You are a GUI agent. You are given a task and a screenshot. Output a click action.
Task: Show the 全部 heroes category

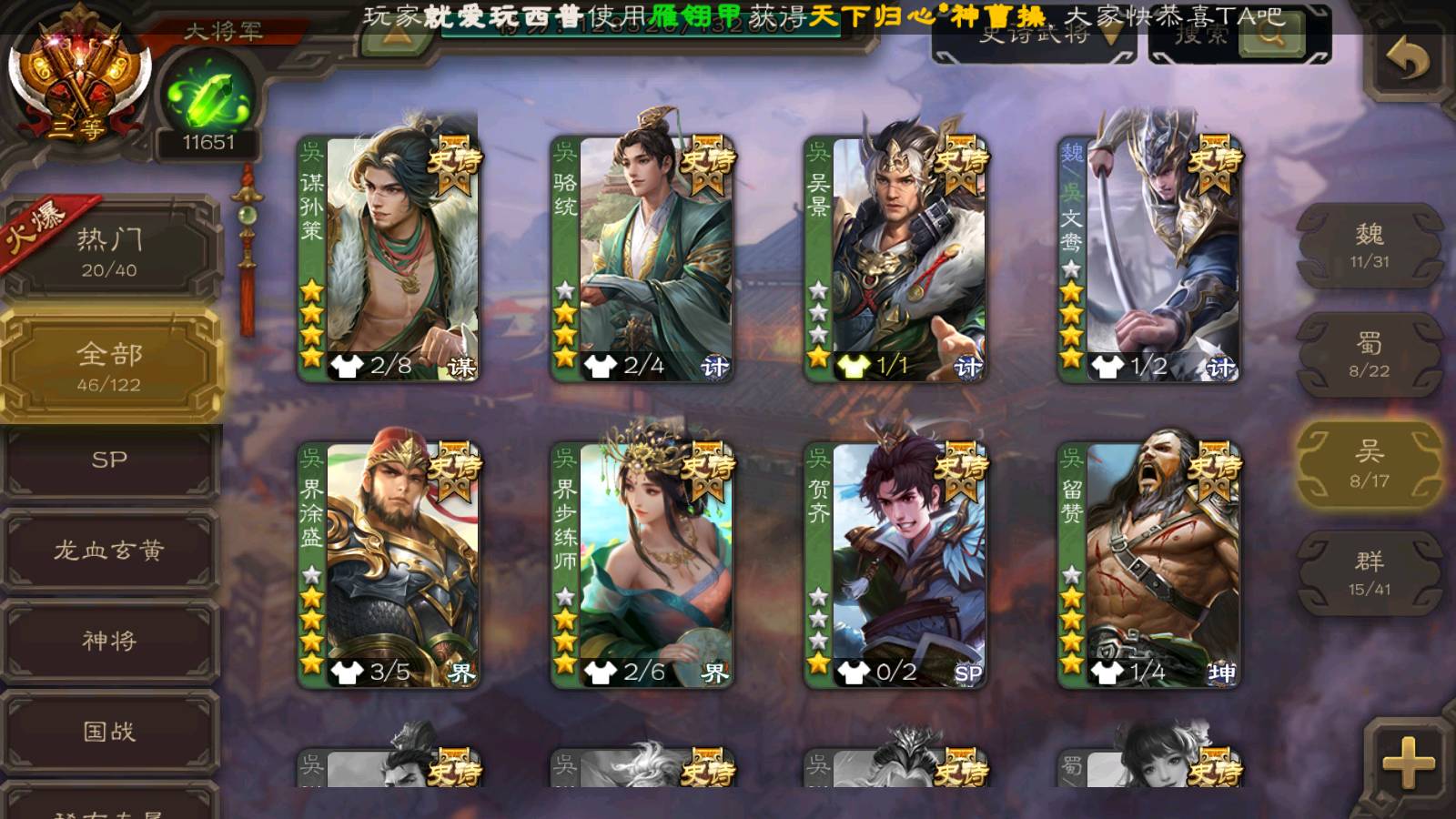[110, 365]
